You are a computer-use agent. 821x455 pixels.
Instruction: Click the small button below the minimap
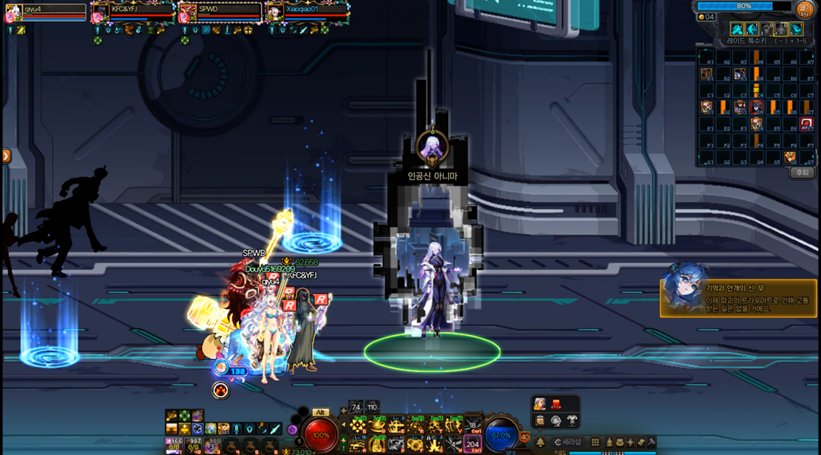pyautogui.click(x=802, y=172)
